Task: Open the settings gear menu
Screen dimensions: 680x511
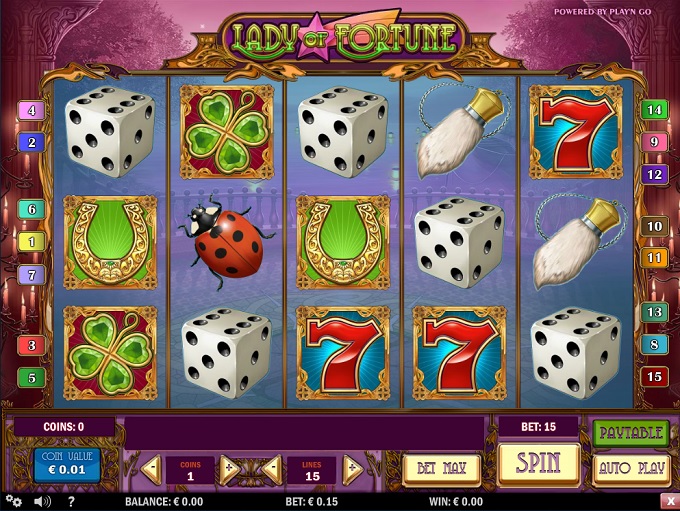Action: click(13, 501)
